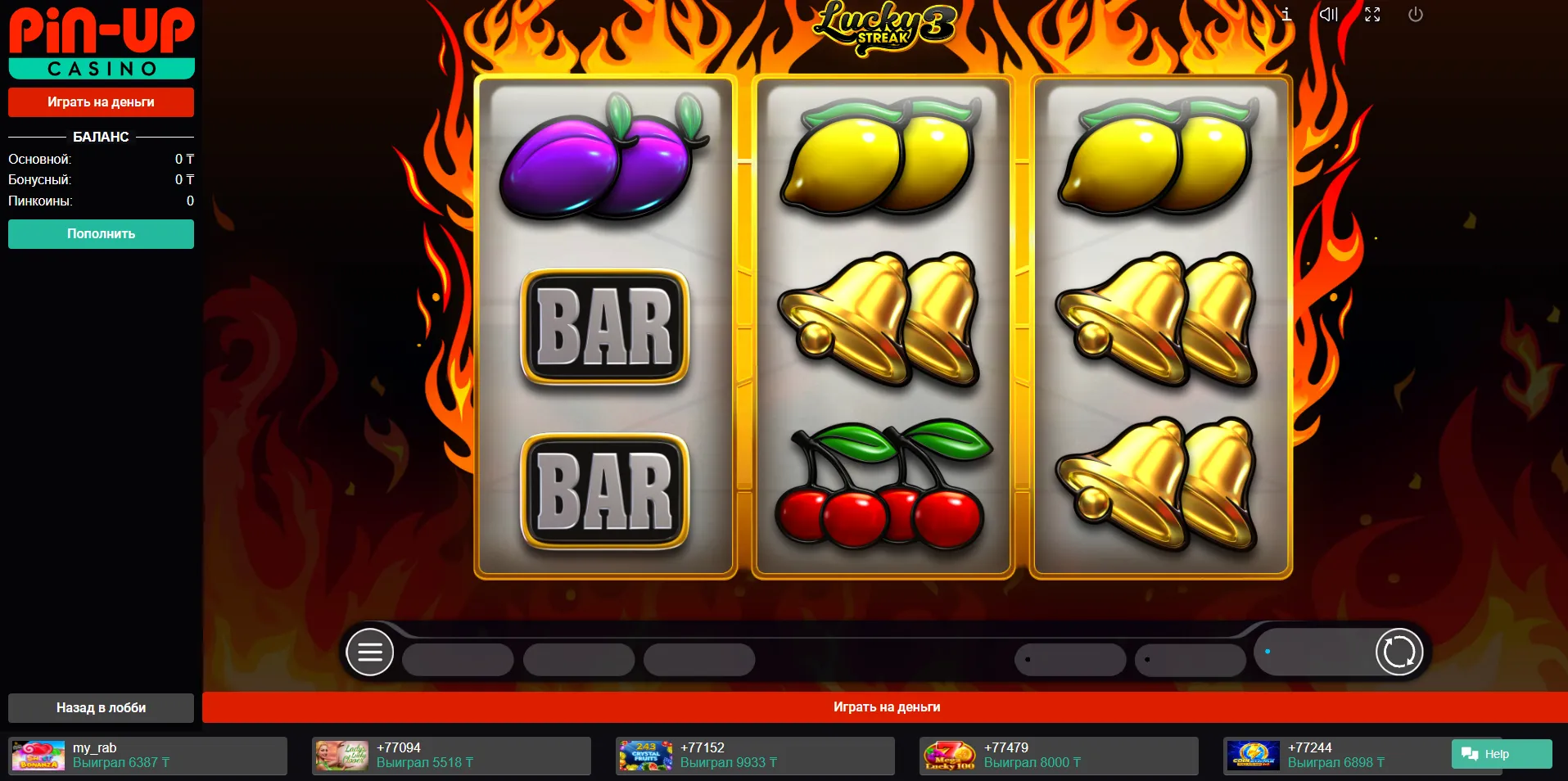The width and height of the screenshot is (1568, 781).
Task: Go back with 'Назад в лобби'
Action: coord(101,708)
